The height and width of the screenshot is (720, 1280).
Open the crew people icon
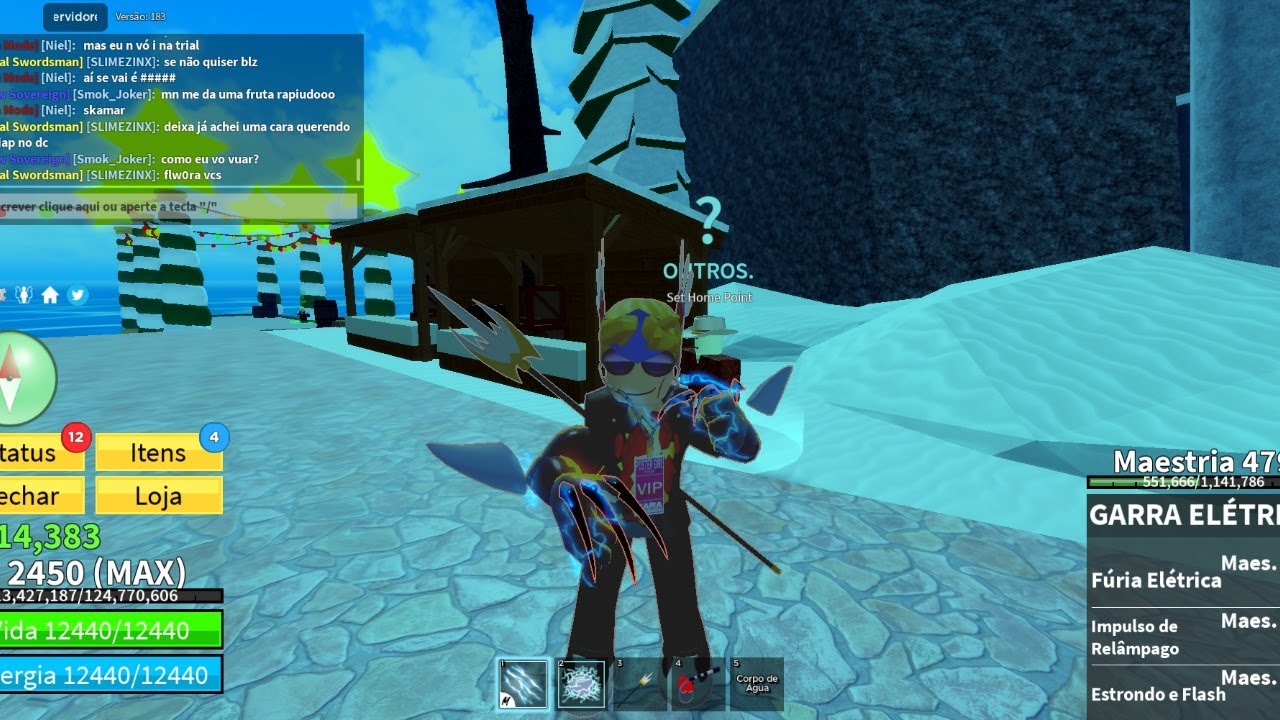(23, 295)
